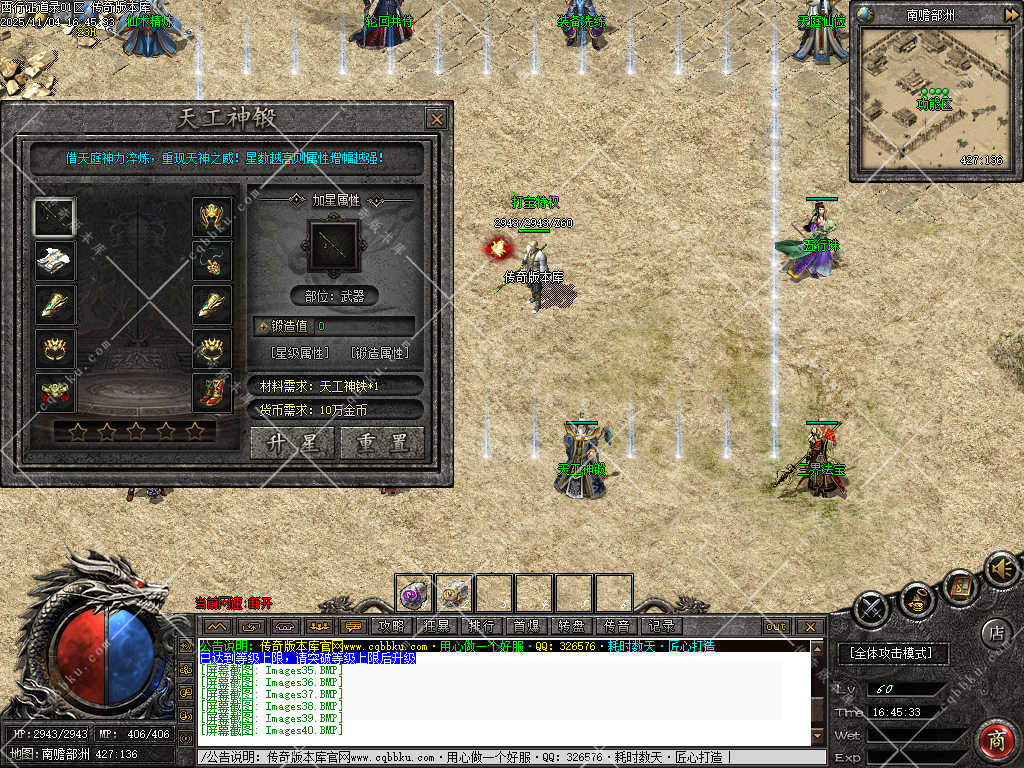
Task: Open the world map globe icon
Action: click(x=866, y=14)
